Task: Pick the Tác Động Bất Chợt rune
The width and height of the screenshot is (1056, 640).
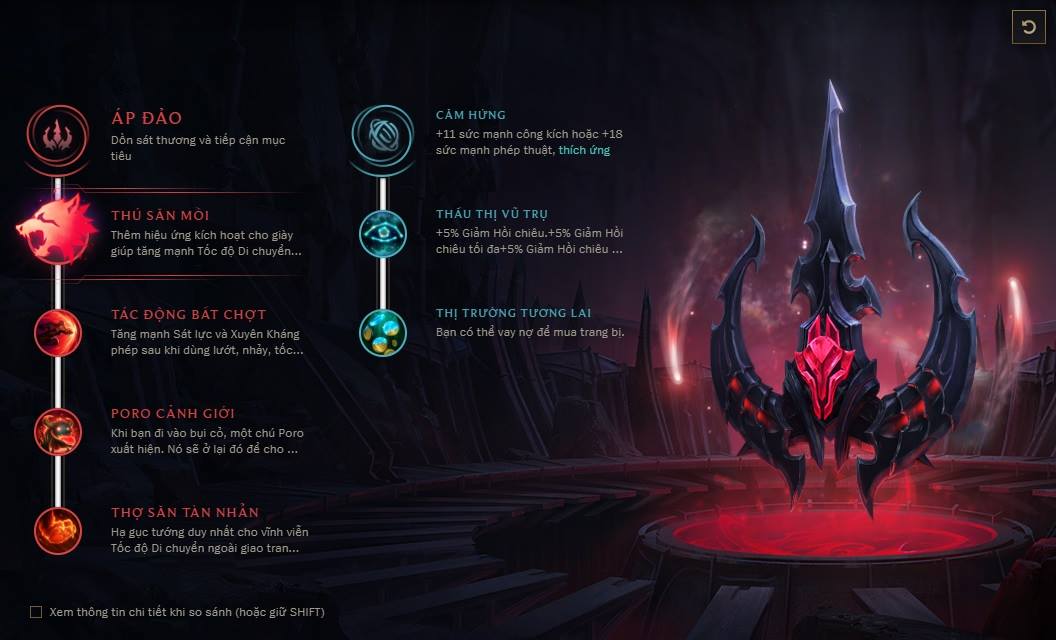Action: click(57, 333)
